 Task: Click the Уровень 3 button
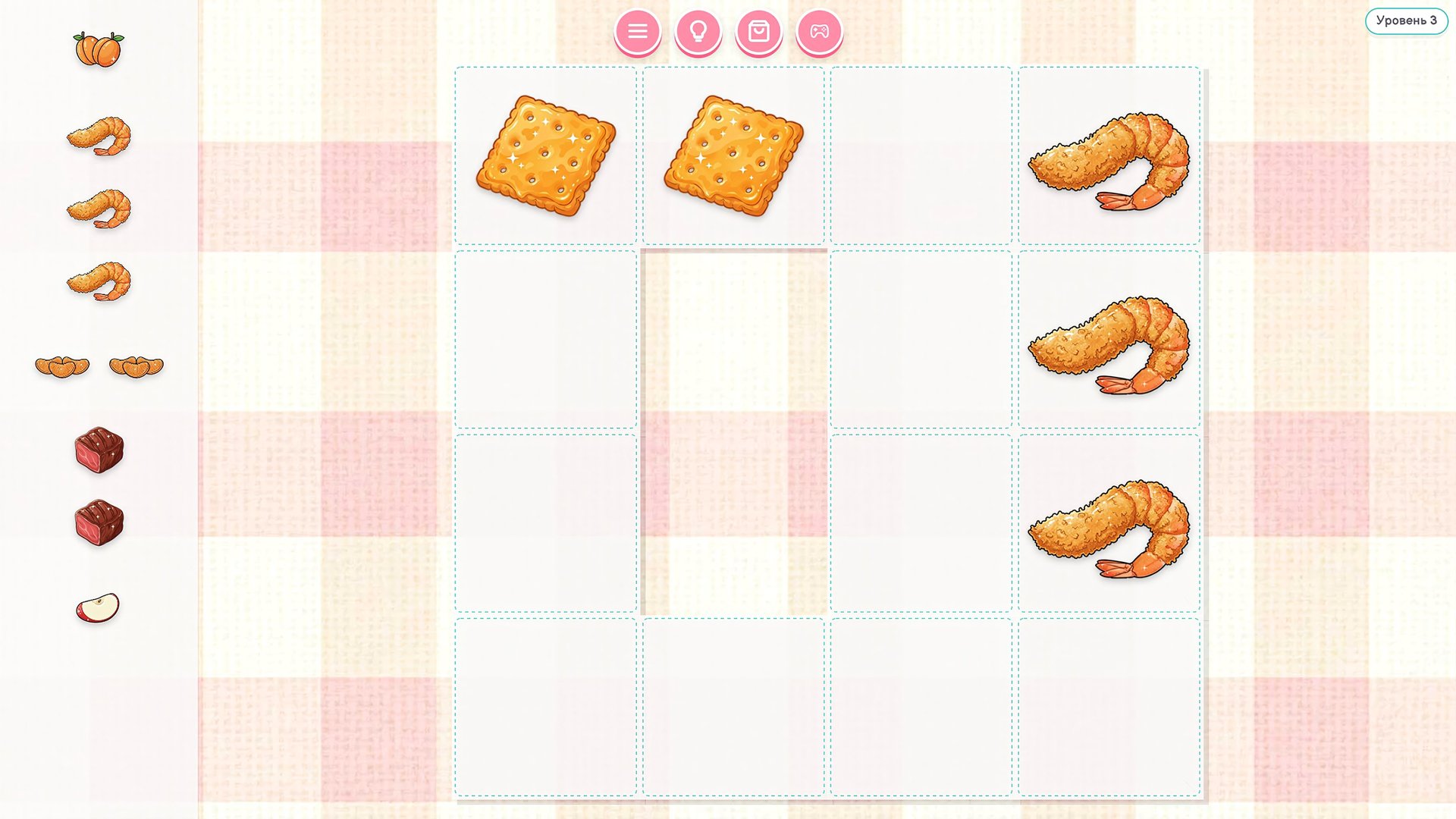point(1407,21)
